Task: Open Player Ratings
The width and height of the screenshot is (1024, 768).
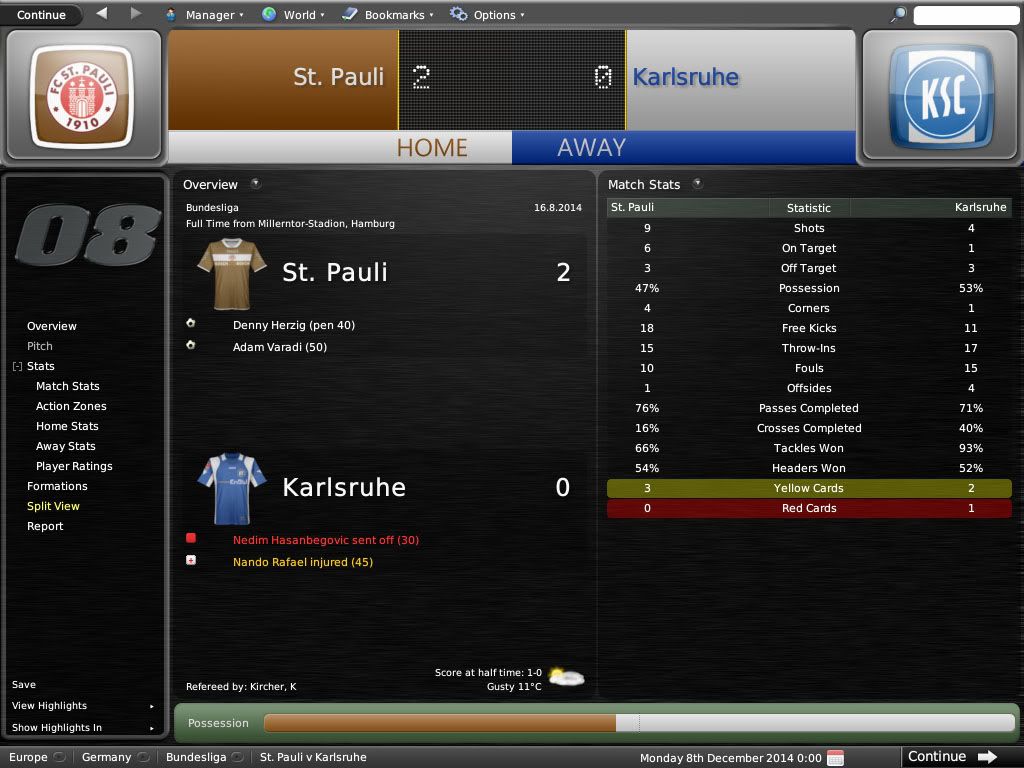Action: pyautogui.click(x=74, y=466)
